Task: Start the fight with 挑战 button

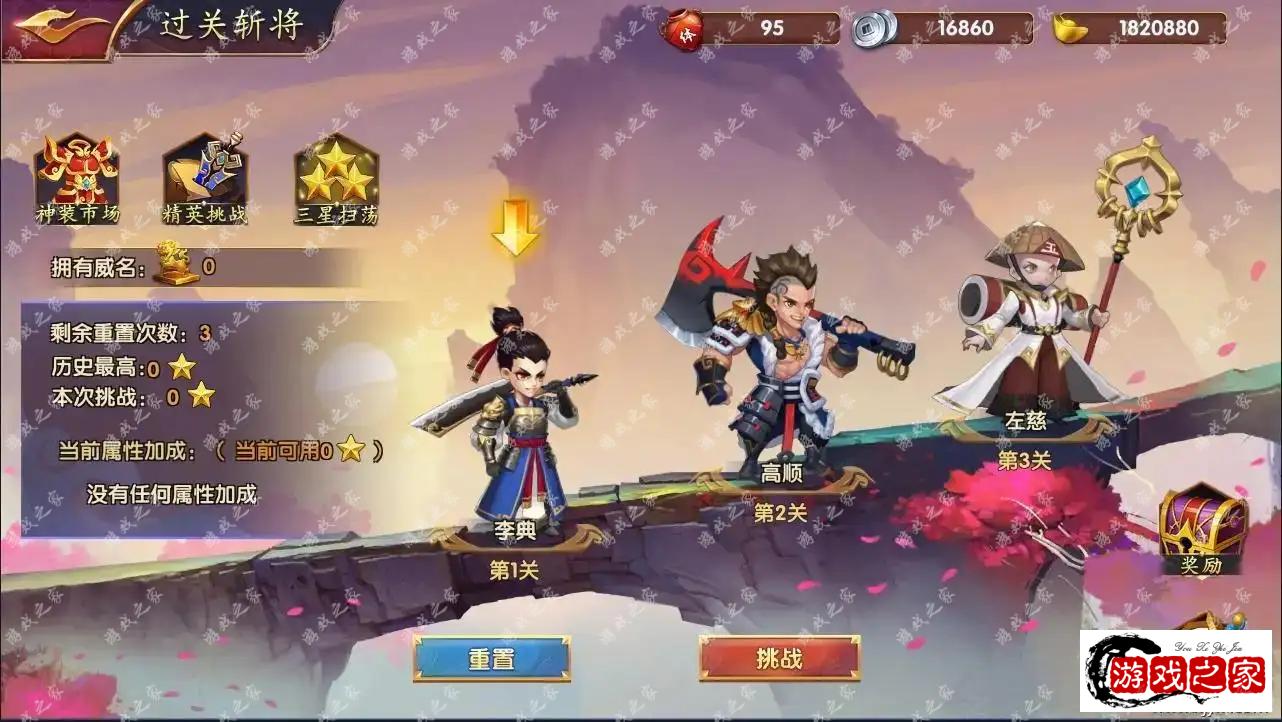Action: [x=779, y=659]
